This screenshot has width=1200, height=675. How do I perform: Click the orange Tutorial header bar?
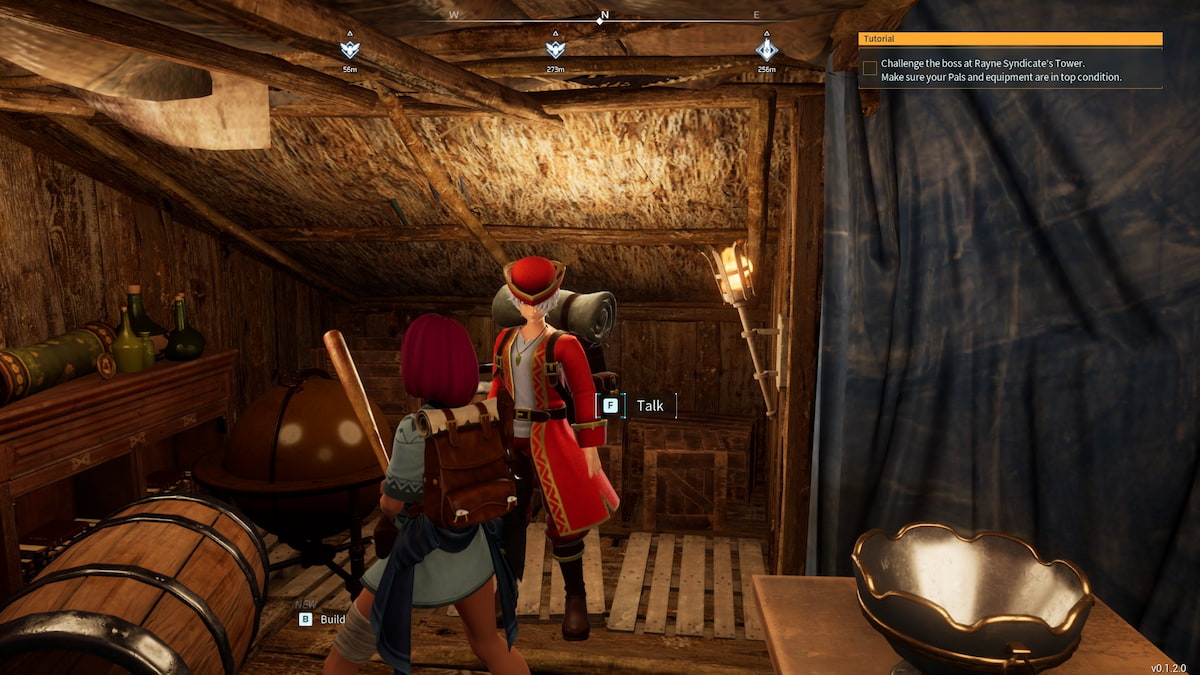point(1010,38)
